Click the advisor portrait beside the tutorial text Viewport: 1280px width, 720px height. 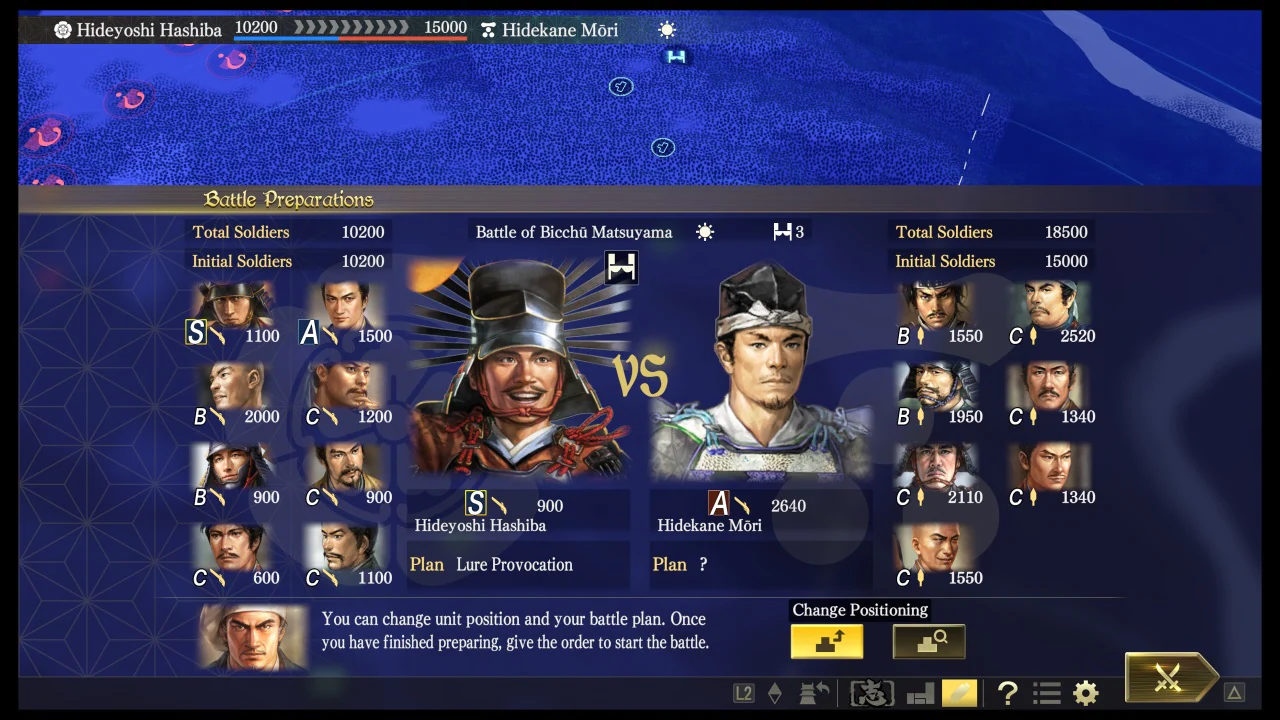point(252,637)
